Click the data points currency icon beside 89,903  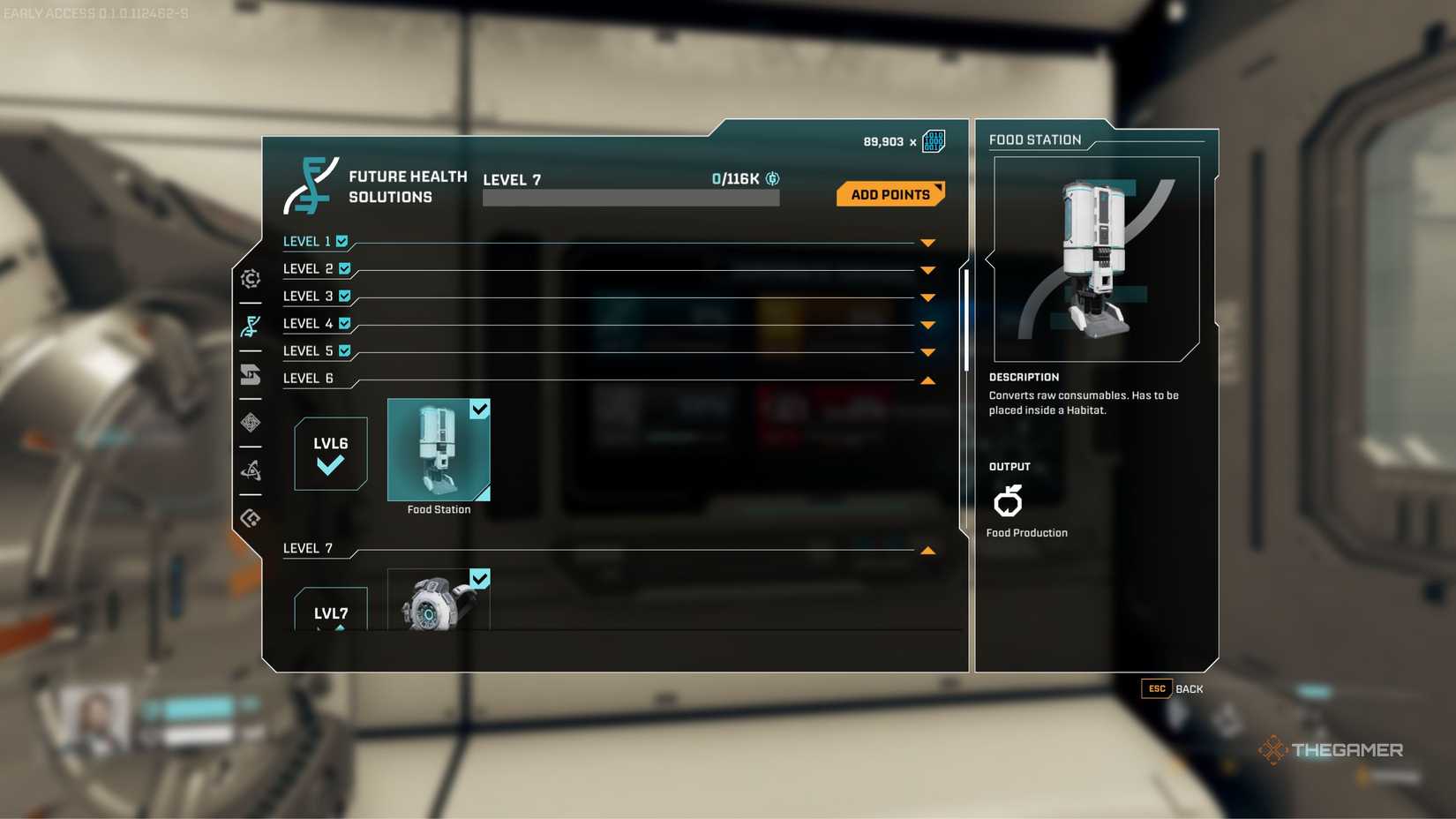pyautogui.click(x=932, y=139)
